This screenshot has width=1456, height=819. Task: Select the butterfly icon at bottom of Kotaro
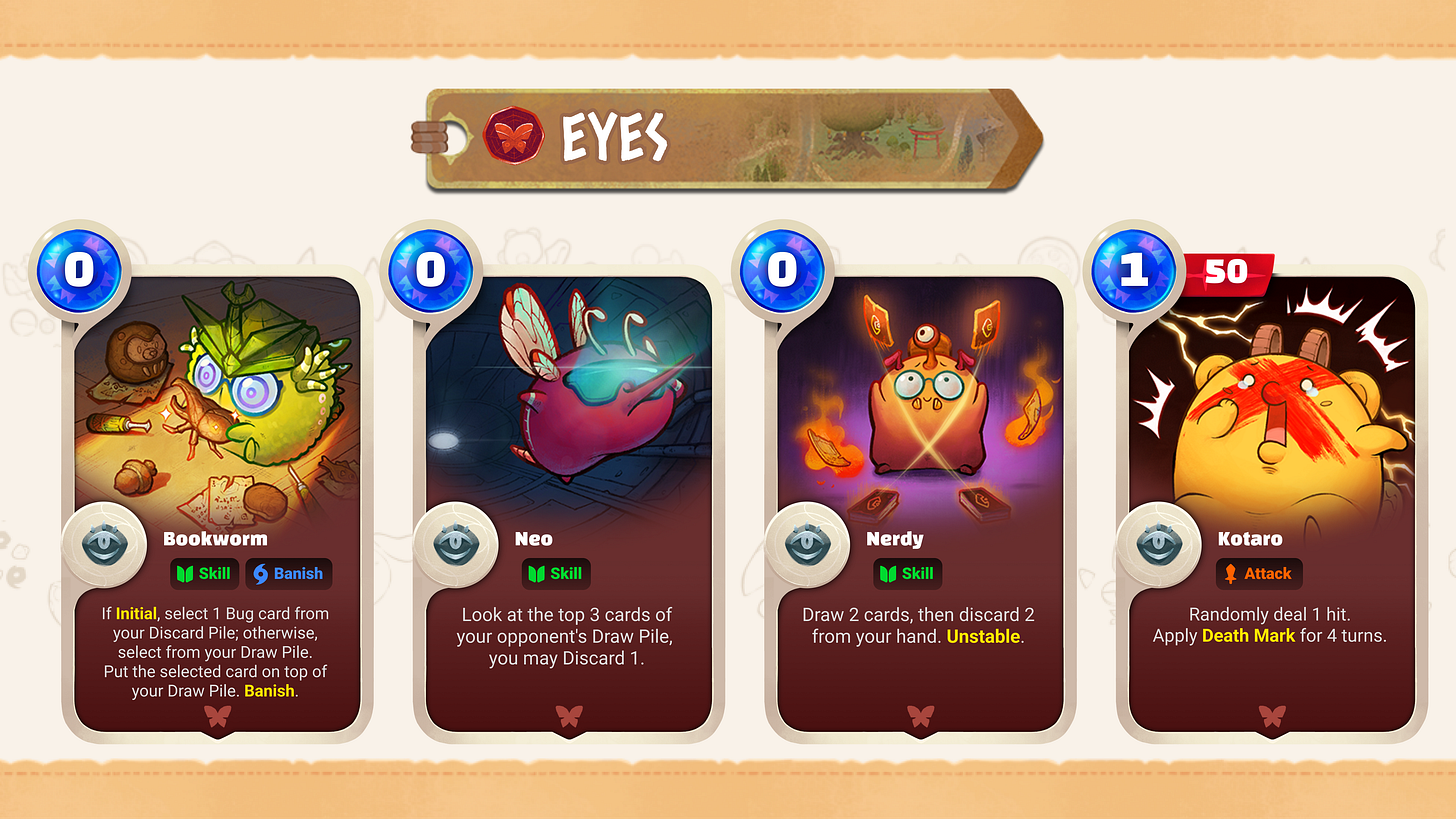click(1271, 717)
